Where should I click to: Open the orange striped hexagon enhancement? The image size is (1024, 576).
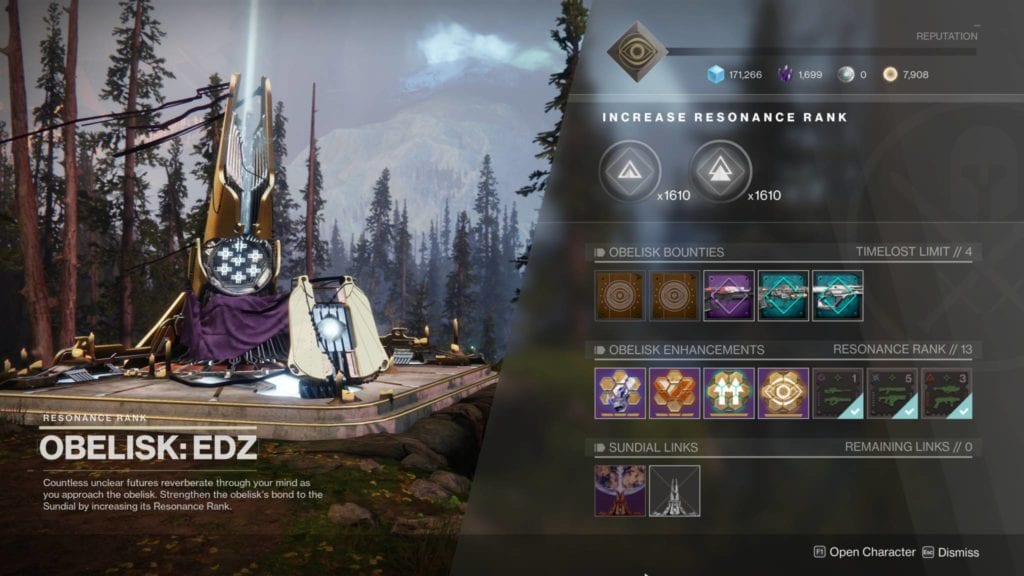(675, 393)
